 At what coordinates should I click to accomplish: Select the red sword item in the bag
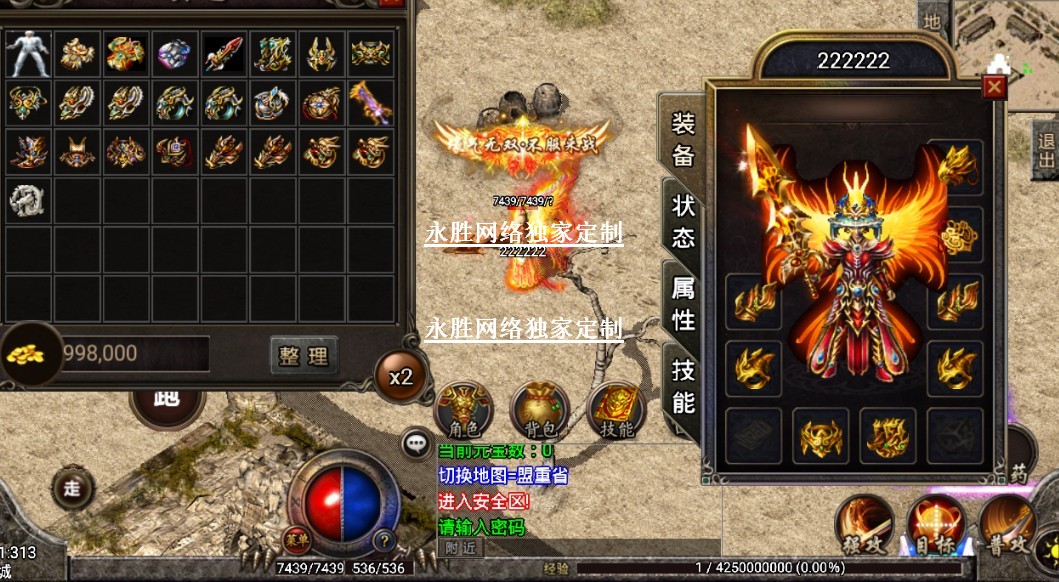(x=224, y=54)
